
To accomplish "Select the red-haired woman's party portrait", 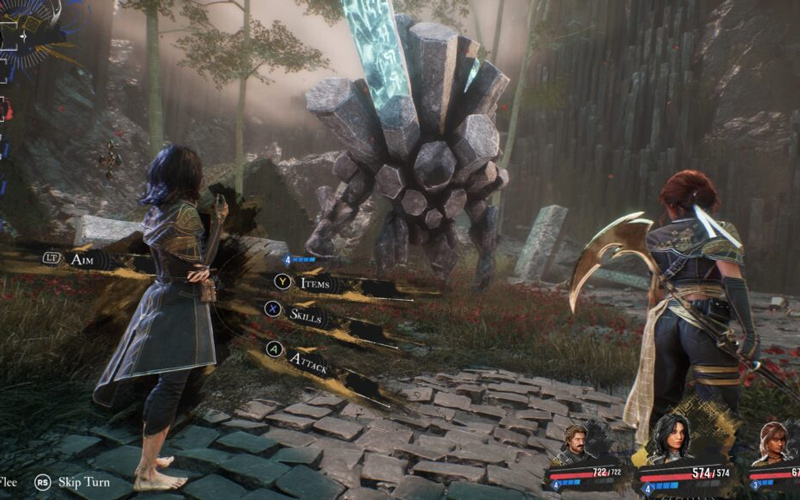I will 774,442.
